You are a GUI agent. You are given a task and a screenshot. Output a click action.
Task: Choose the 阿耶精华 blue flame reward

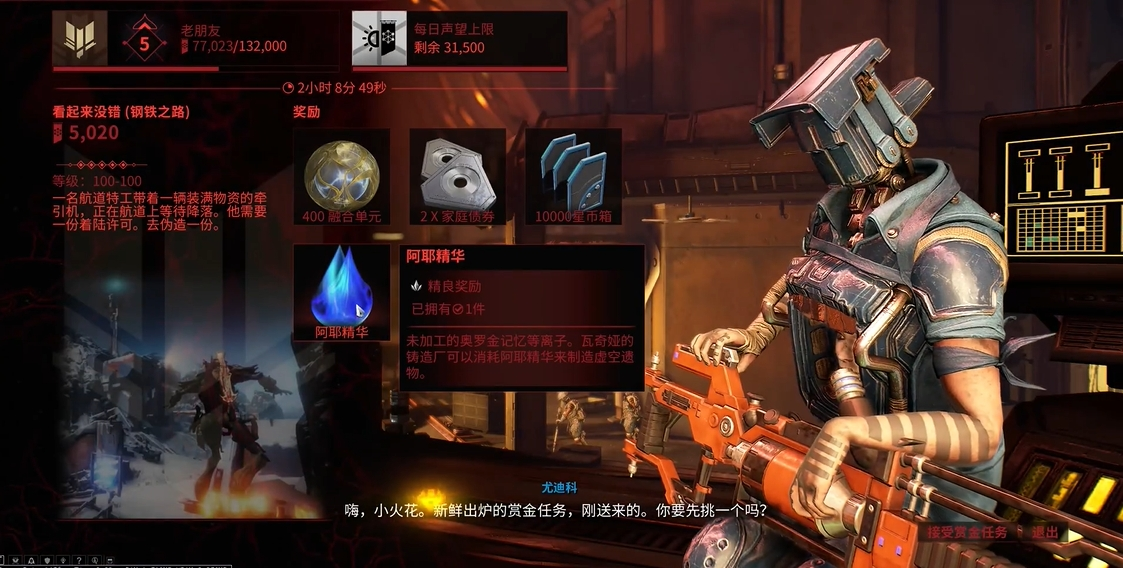tap(341, 290)
